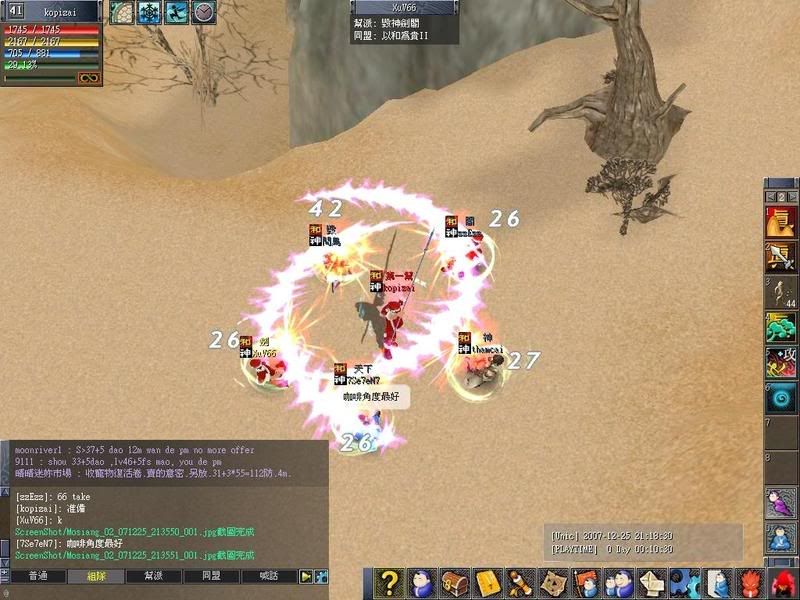Toggle the infinity symbol button
Image resolution: width=800 pixels, height=600 pixels.
pos(89,77)
